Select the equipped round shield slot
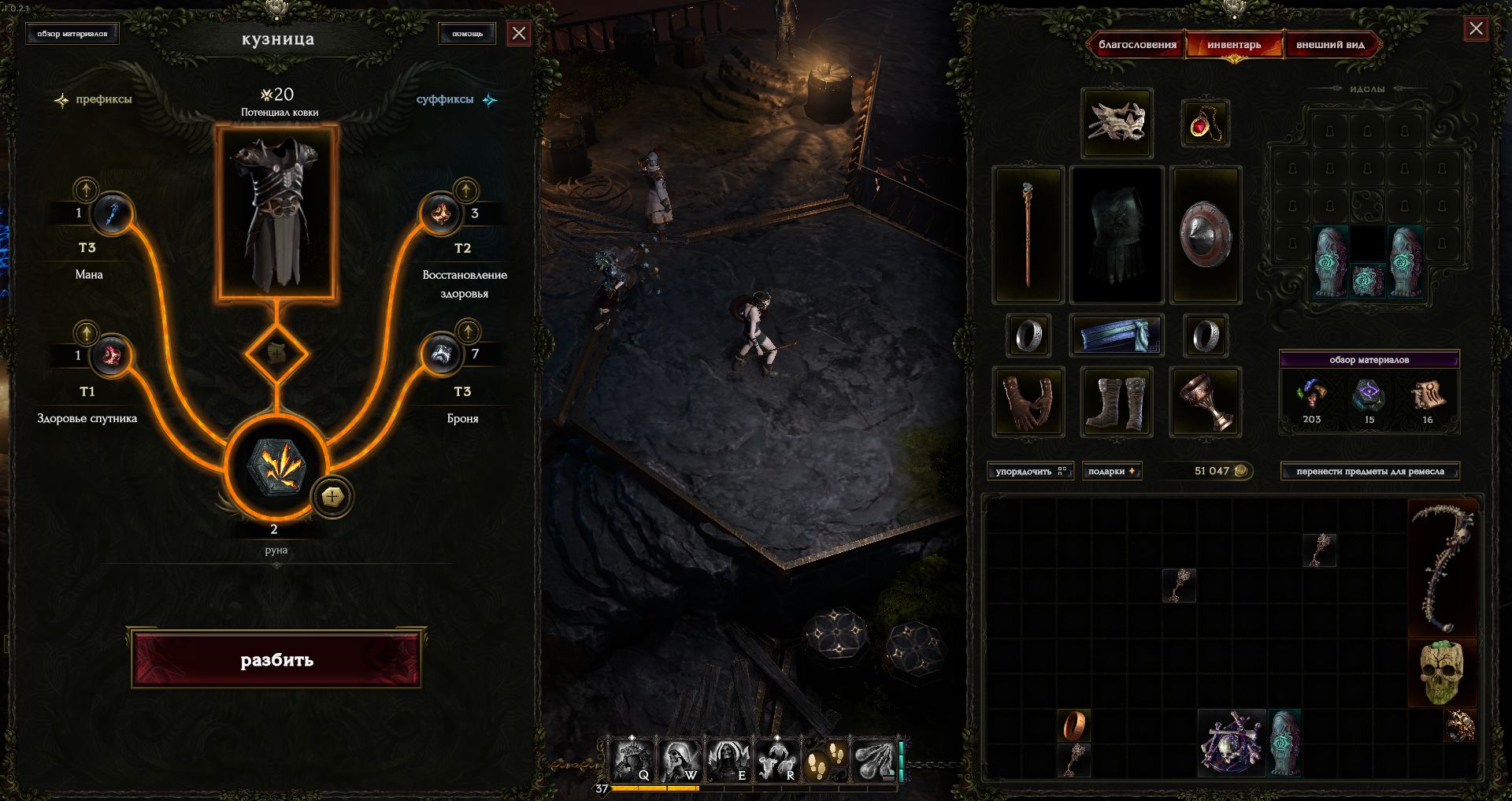 pos(1205,235)
